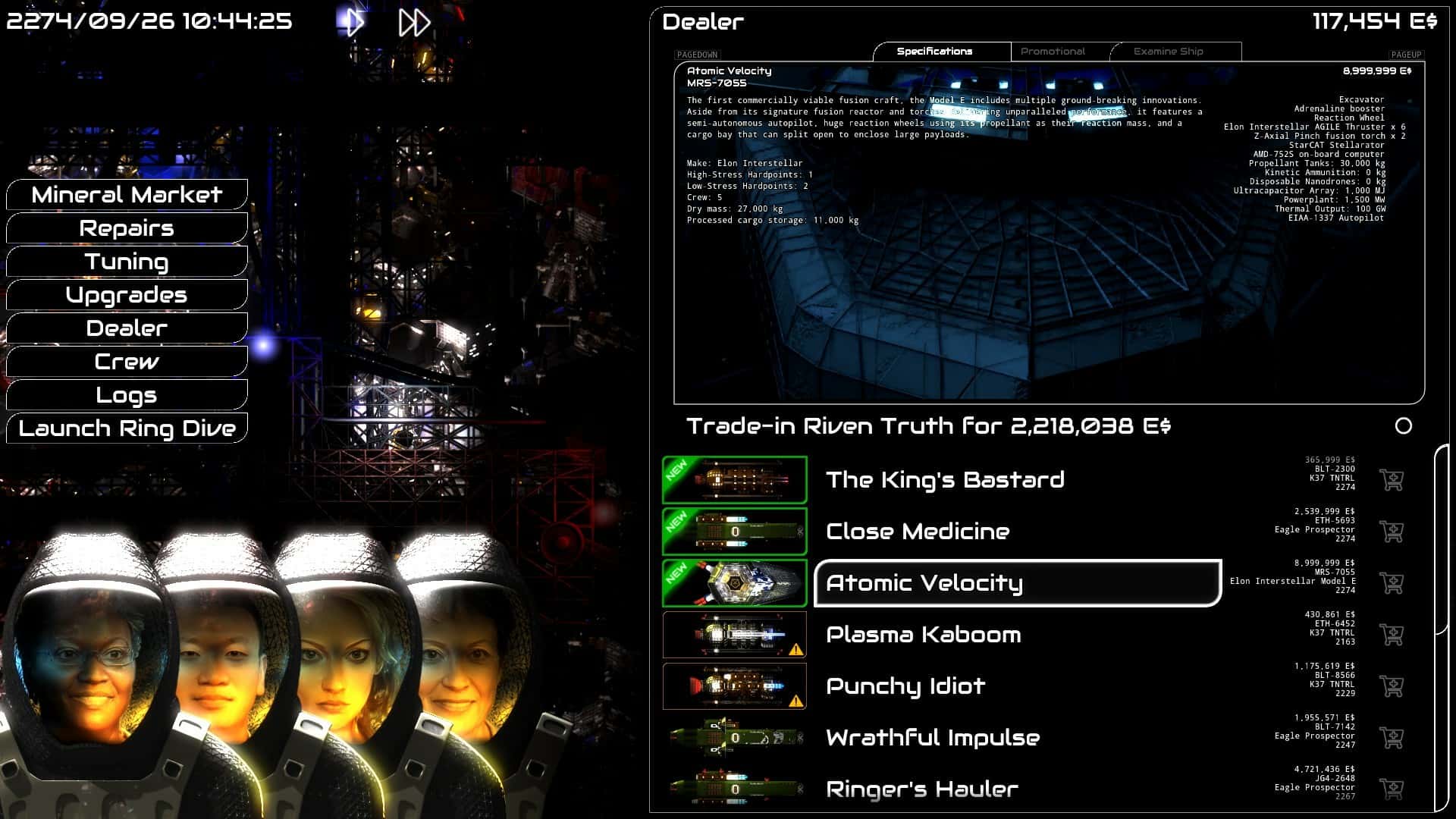Select the Plasma Kaboom ship listing
Viewport: 1456px width, 819px height.
click(923, 635)
